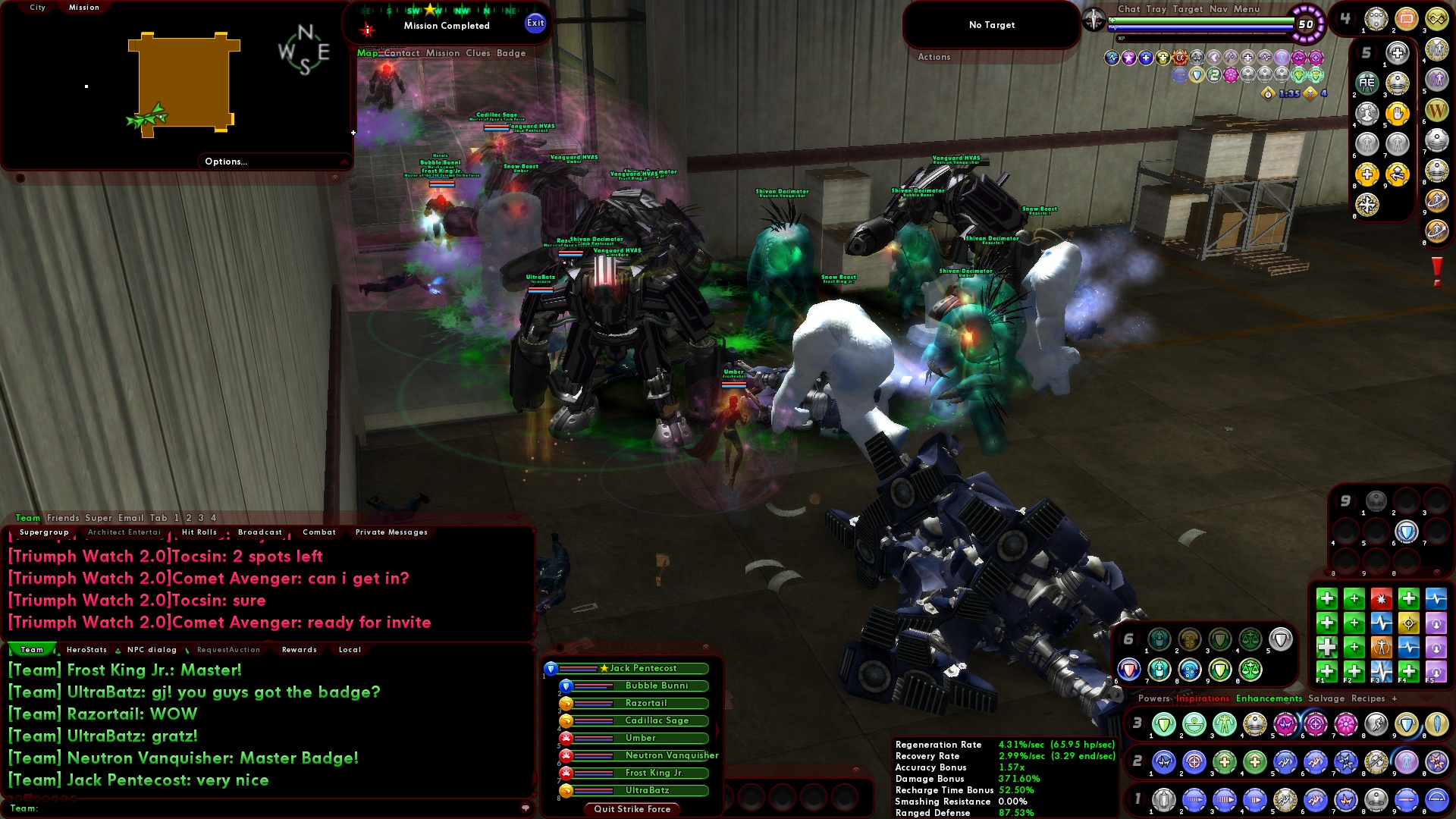The height and width of the screenshot is (819, 1456).
Task: Click the skull debt icon near the buff bar
Action: tap(1310, 94)
